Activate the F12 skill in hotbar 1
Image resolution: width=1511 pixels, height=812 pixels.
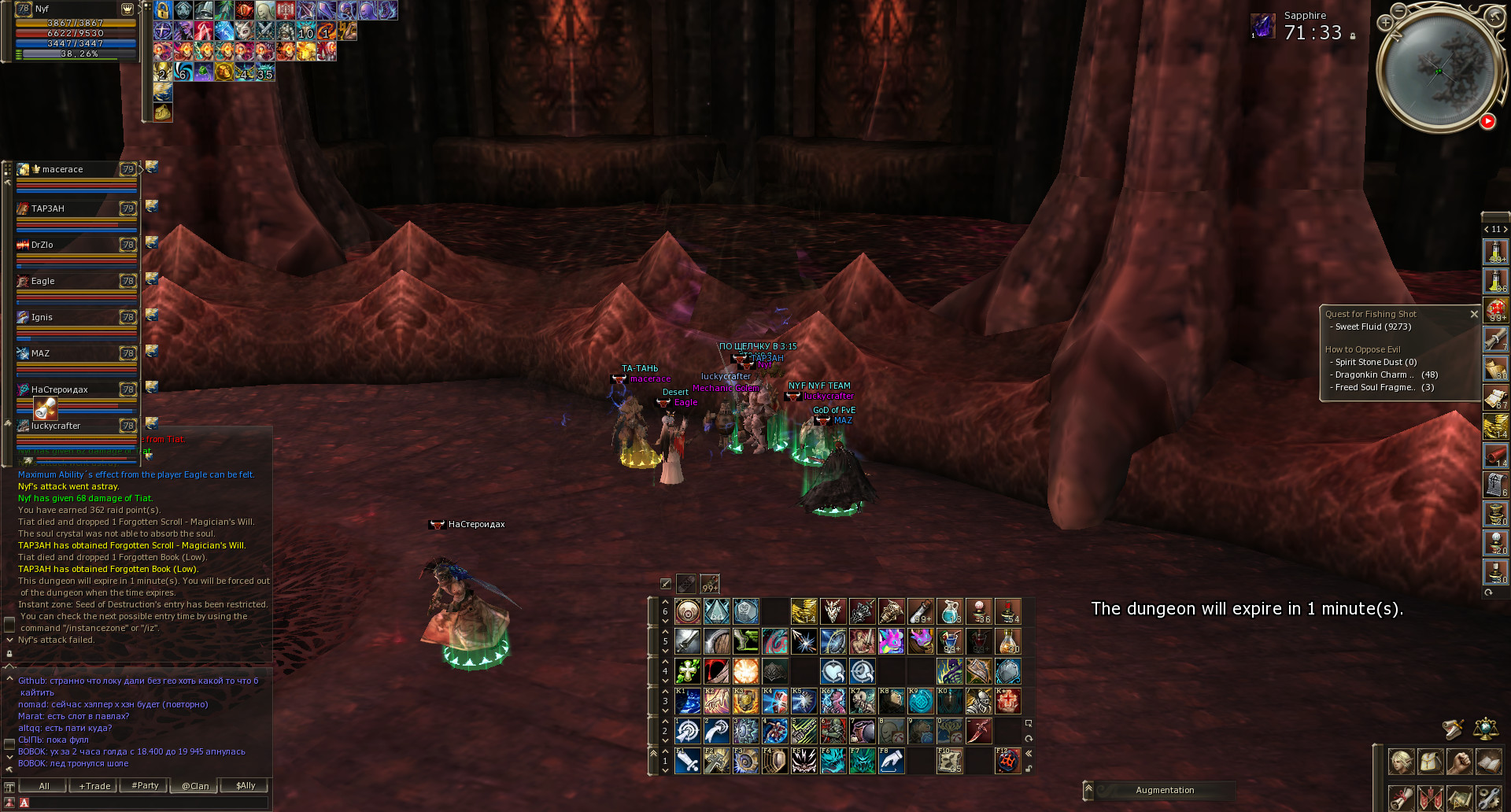click(1008, 761)
